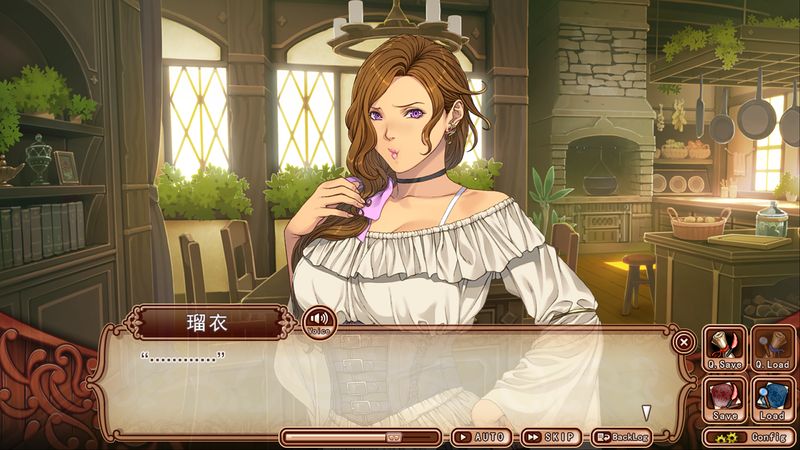Replay the character's voice line
Screen dimensions: 800x450
(319, 323)
